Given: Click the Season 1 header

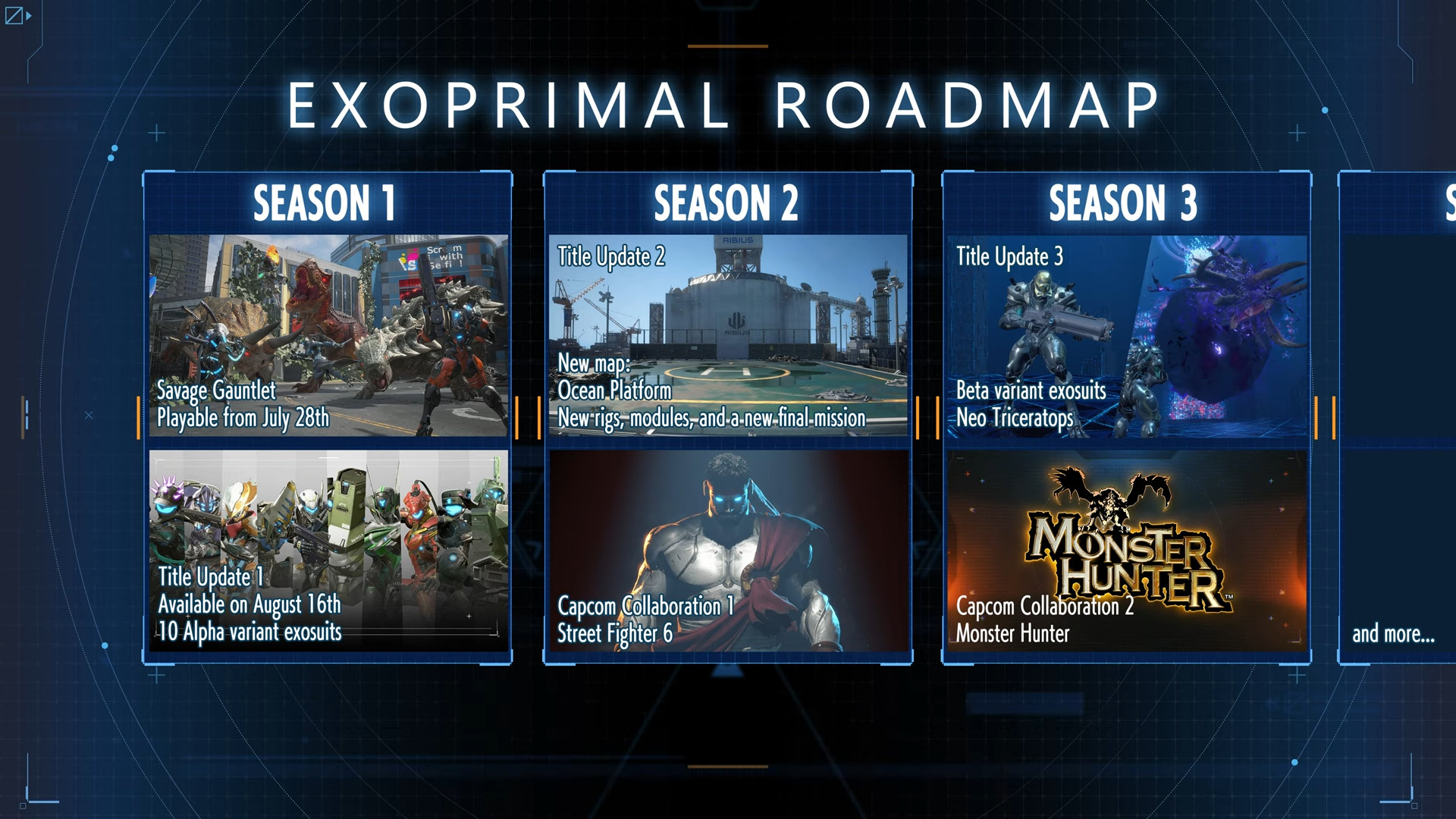Looking at the screenshot, I should point(325,203).
